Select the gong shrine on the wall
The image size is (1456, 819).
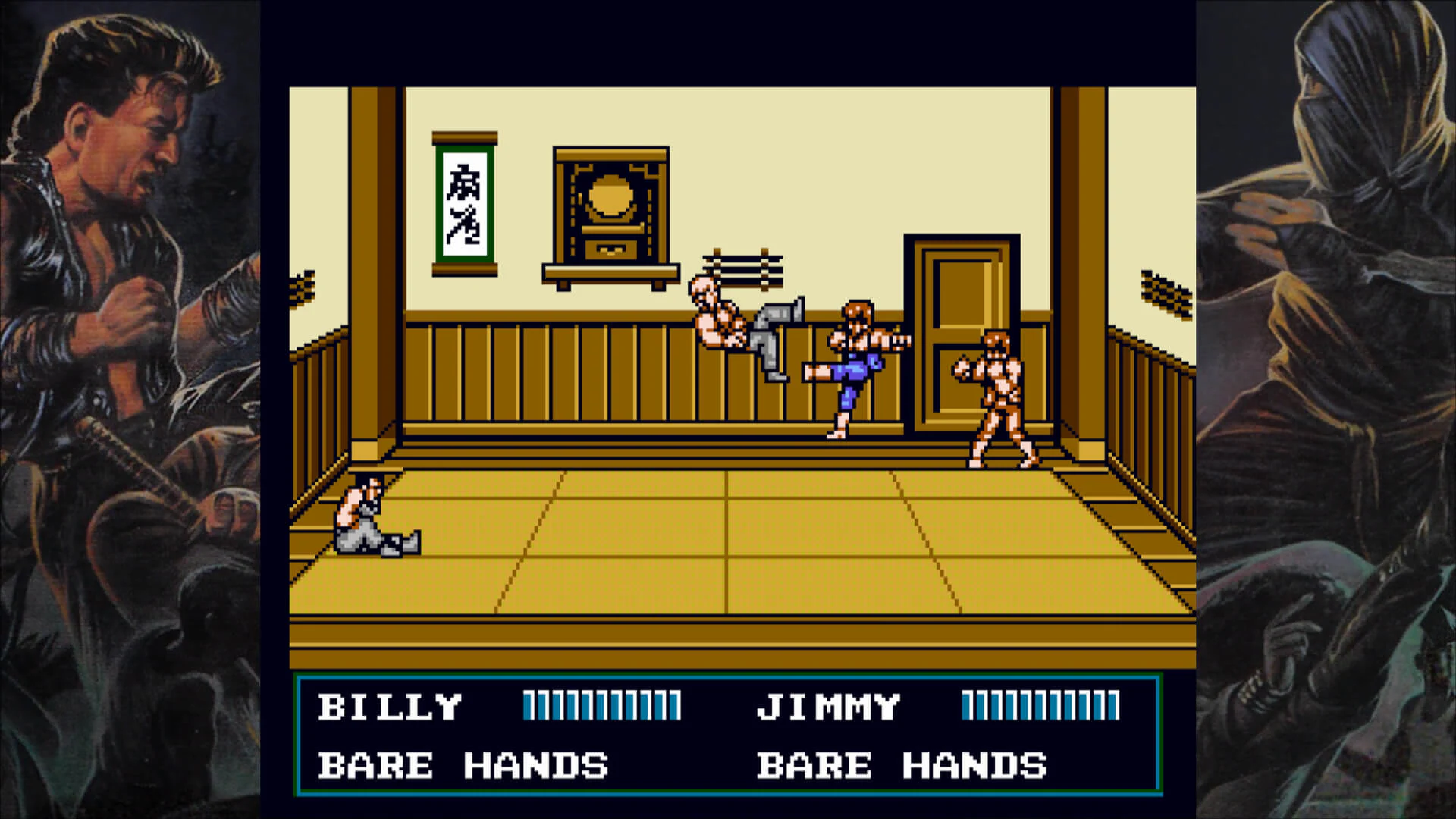click(x=610, y=205)
